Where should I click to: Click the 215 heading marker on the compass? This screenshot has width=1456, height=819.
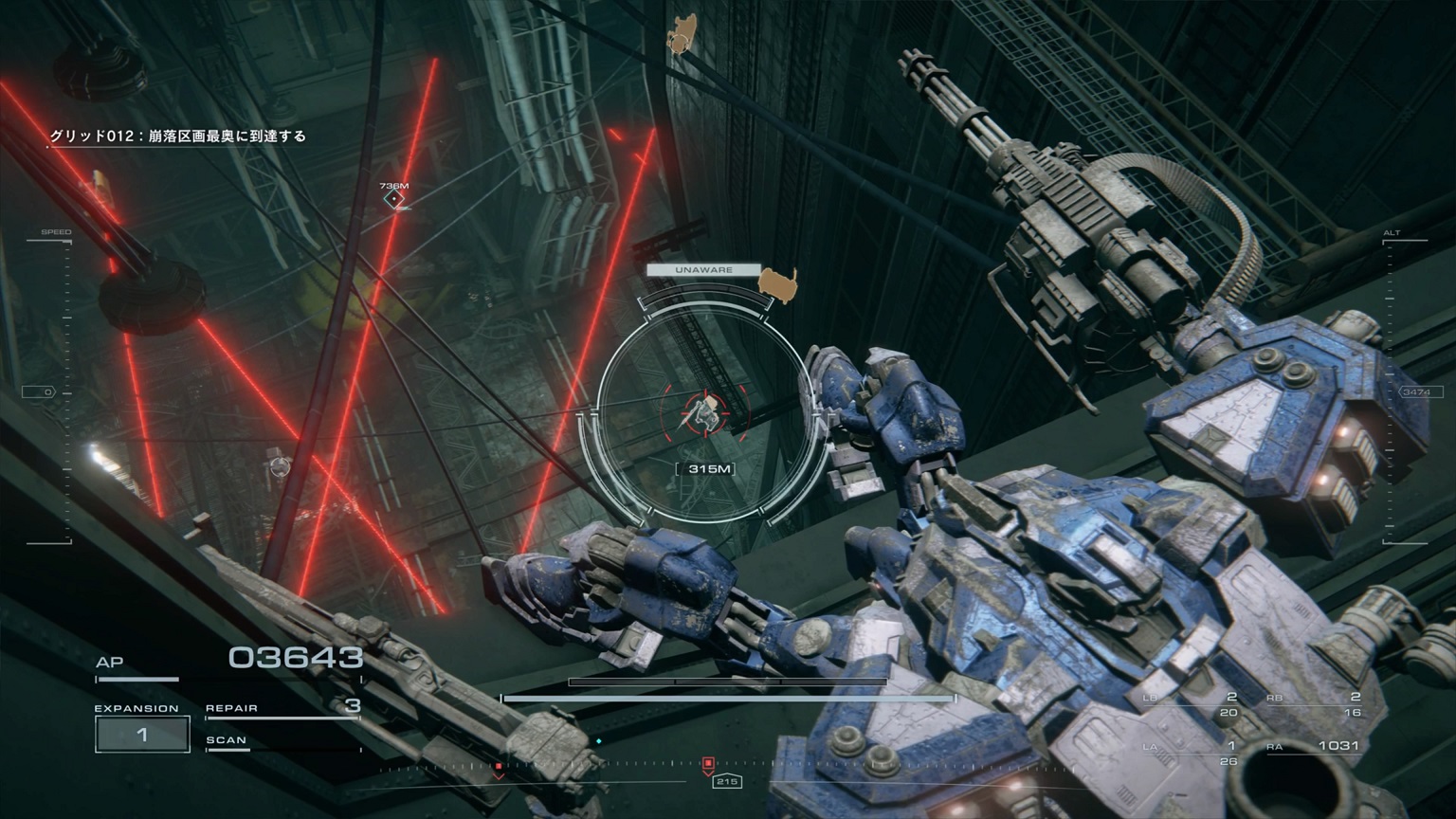click(726, 783)
